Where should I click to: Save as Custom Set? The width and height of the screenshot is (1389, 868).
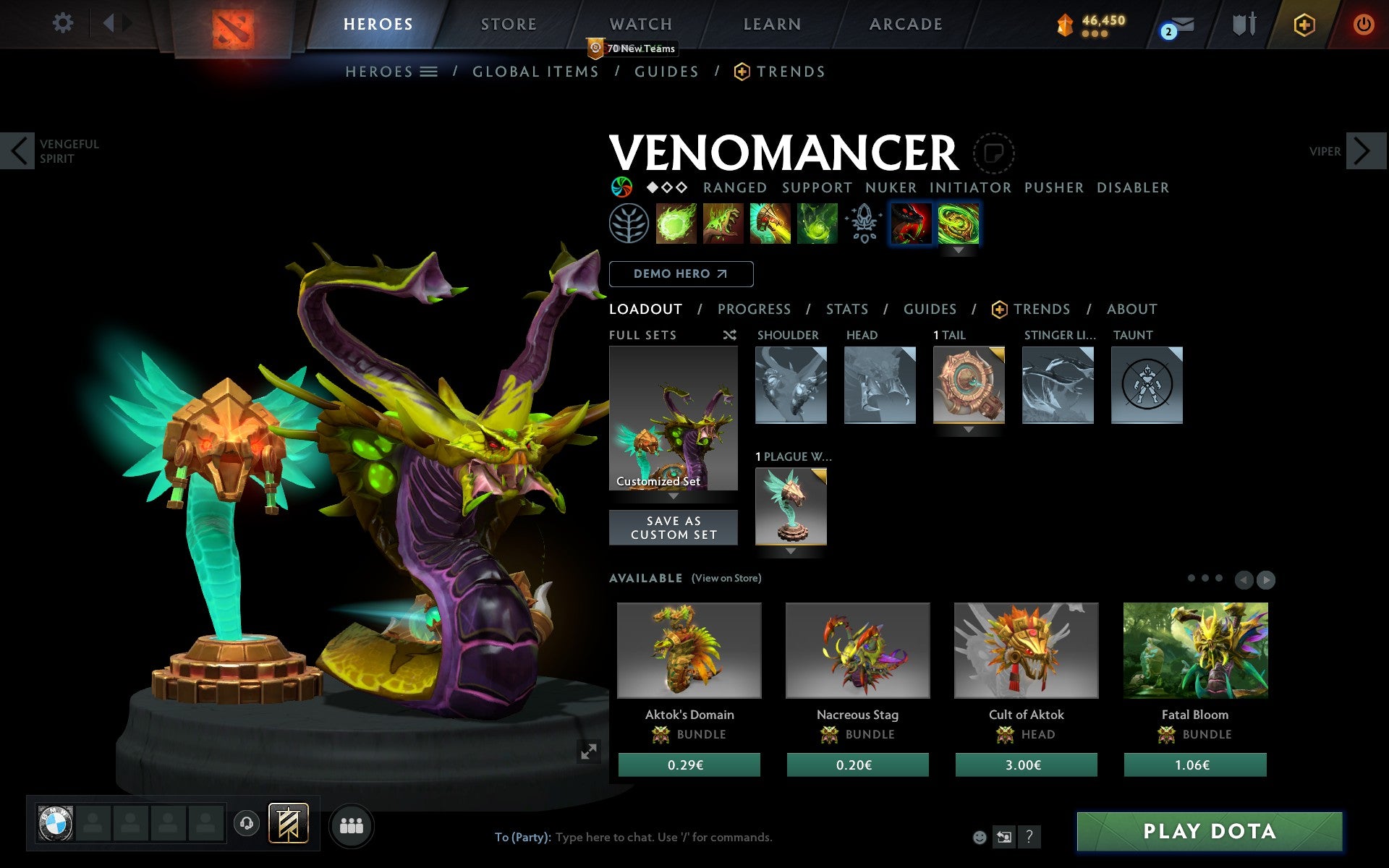(673, 528)
